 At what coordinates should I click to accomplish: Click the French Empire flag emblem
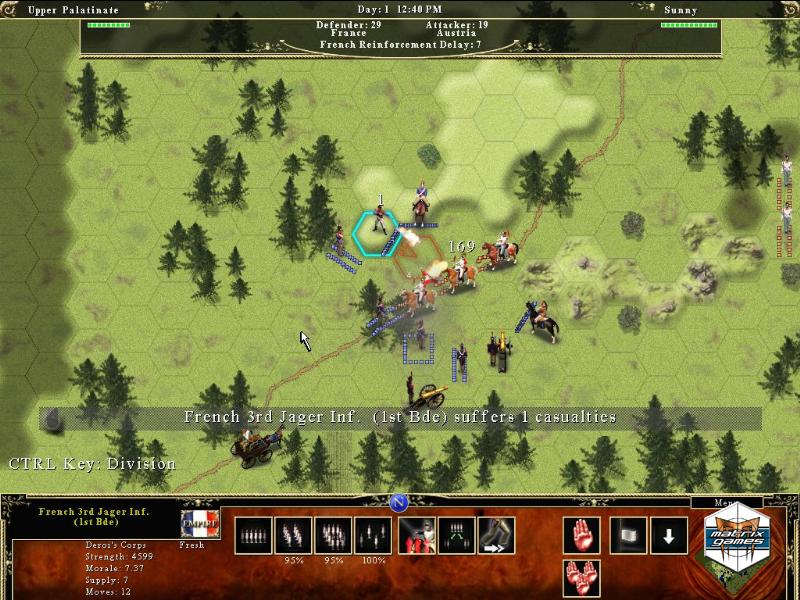[x=199, y=525]
